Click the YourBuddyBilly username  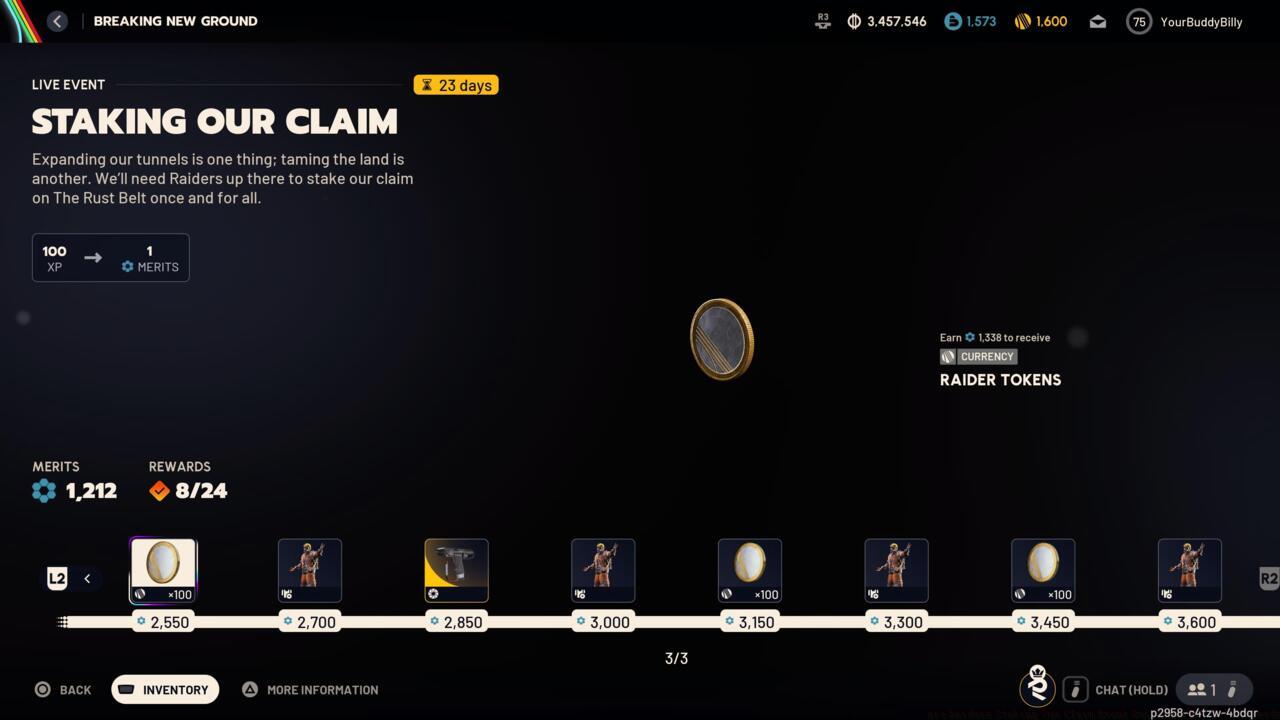[x=1201, y=21]
